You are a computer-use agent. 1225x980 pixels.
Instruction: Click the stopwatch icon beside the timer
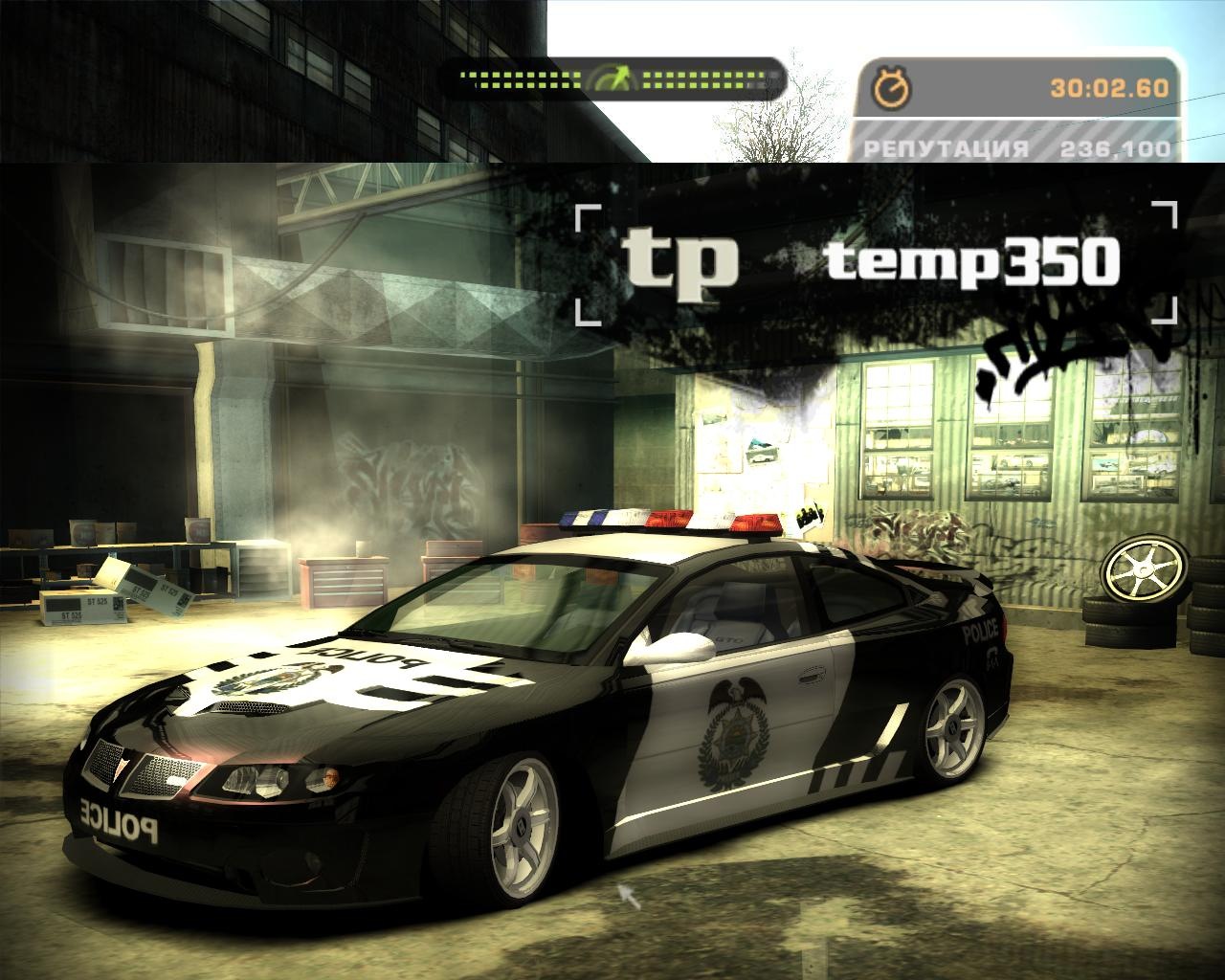click(x=892, y=88)
